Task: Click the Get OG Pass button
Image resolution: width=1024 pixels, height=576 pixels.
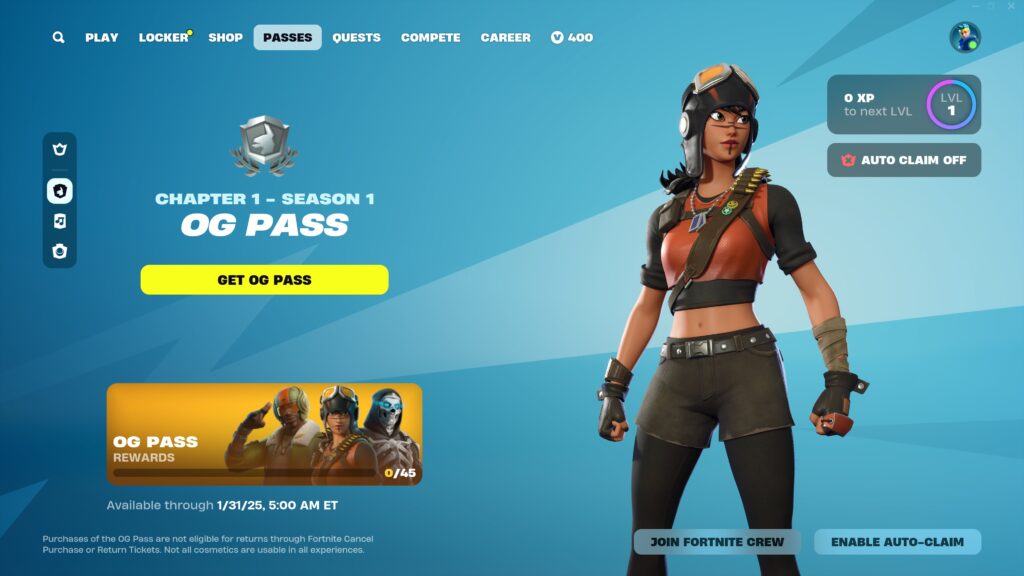Action: pyautogui.click(x=264, y=280)
